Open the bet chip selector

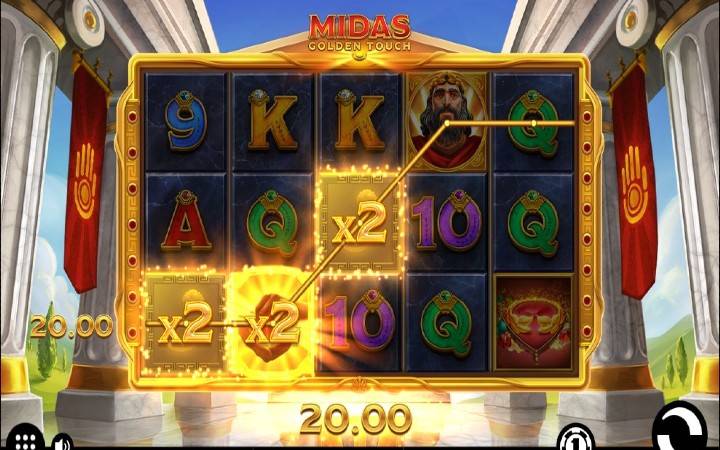[x=573, y=437]
